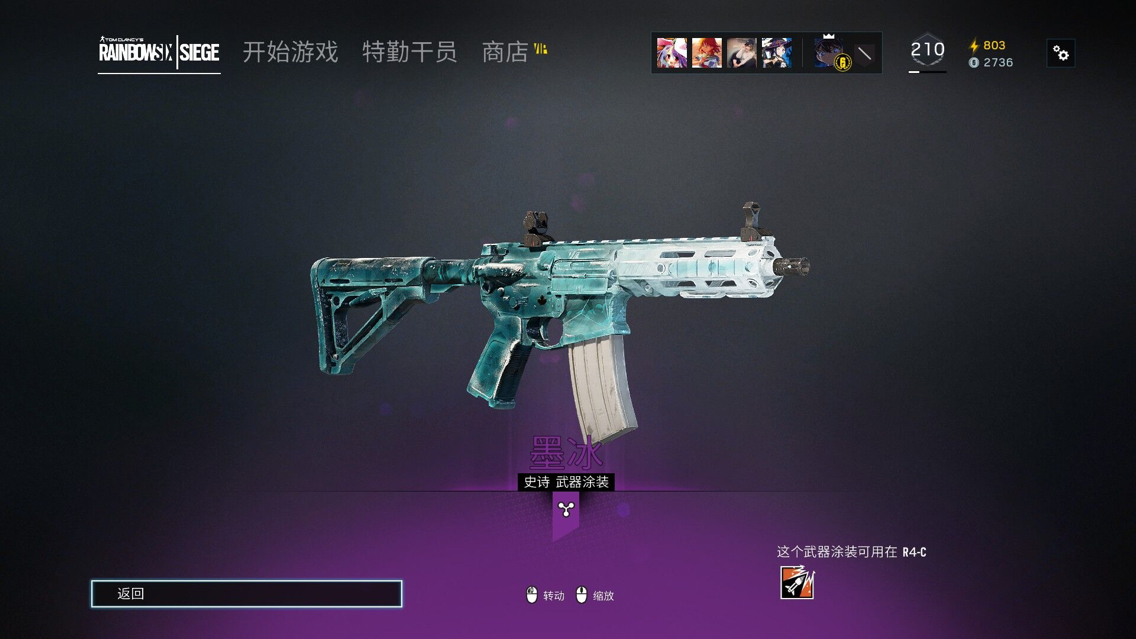The image size is (1136, 639).
Task: Click the 返回 back button
Action: click(x=246, y=594)
